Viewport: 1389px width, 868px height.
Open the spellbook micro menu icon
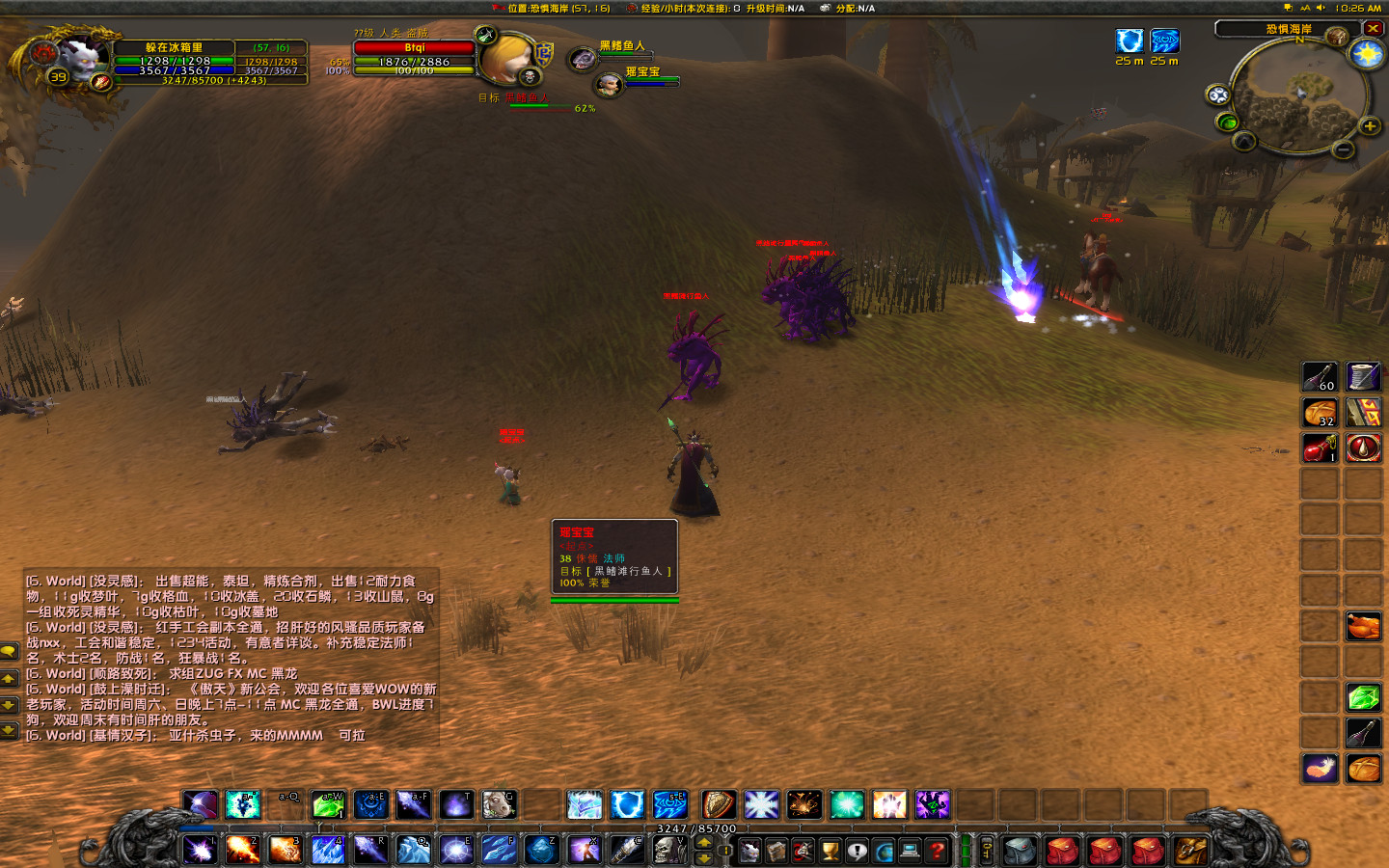click(776, 851)
